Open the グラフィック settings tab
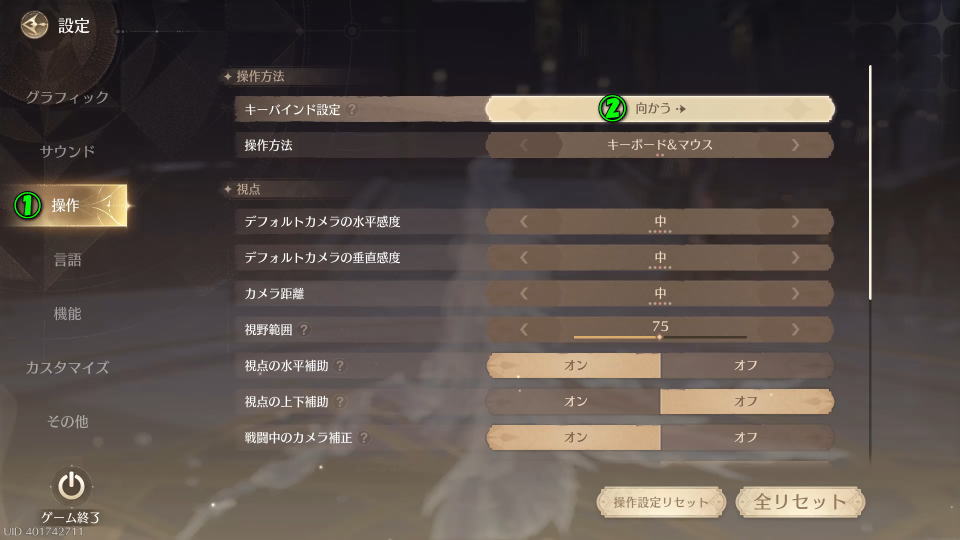This screenshot has height=540, width=960. [x=67, y=97]
